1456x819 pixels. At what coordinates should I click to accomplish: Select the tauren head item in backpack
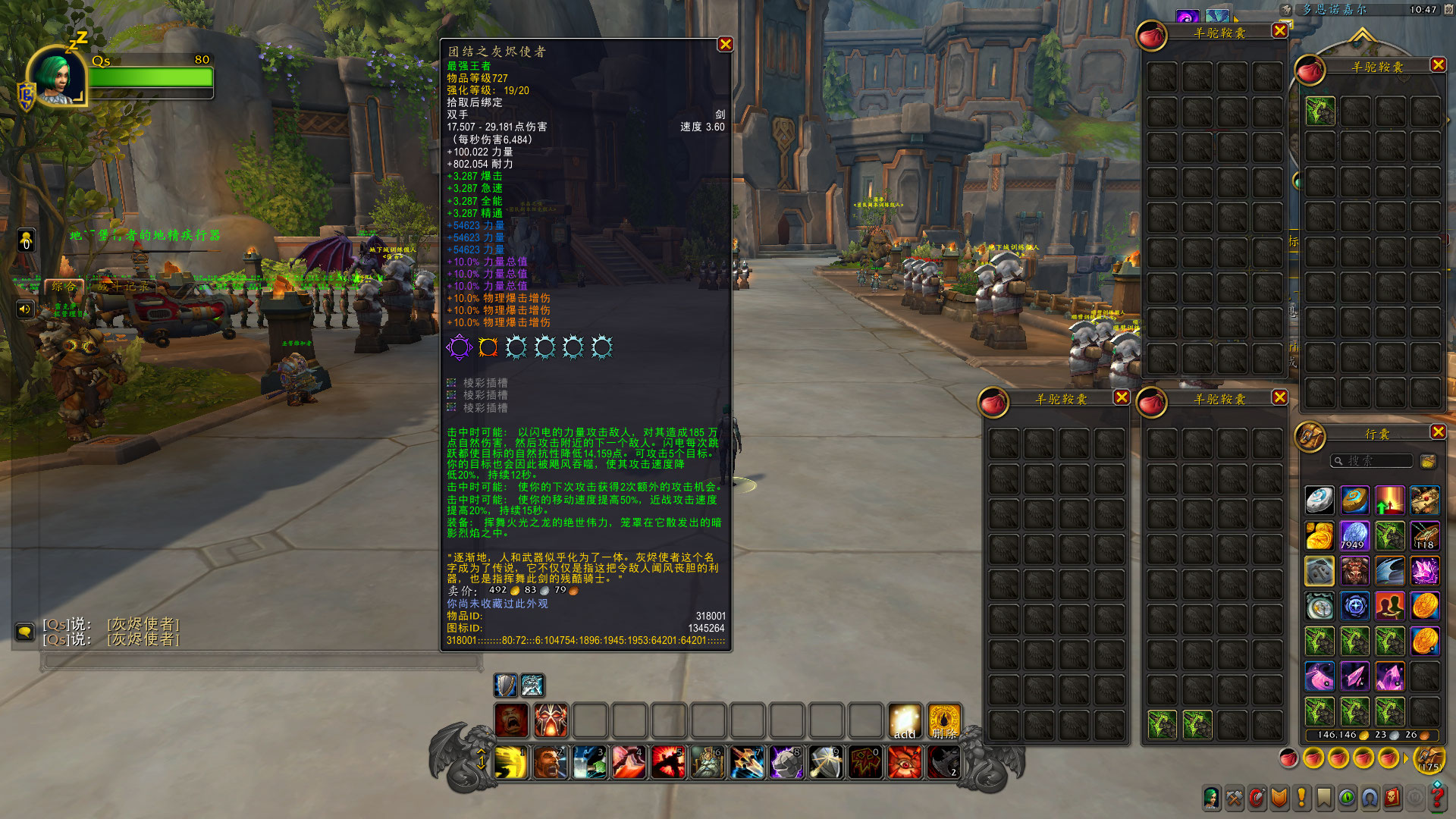(1354, 571)
